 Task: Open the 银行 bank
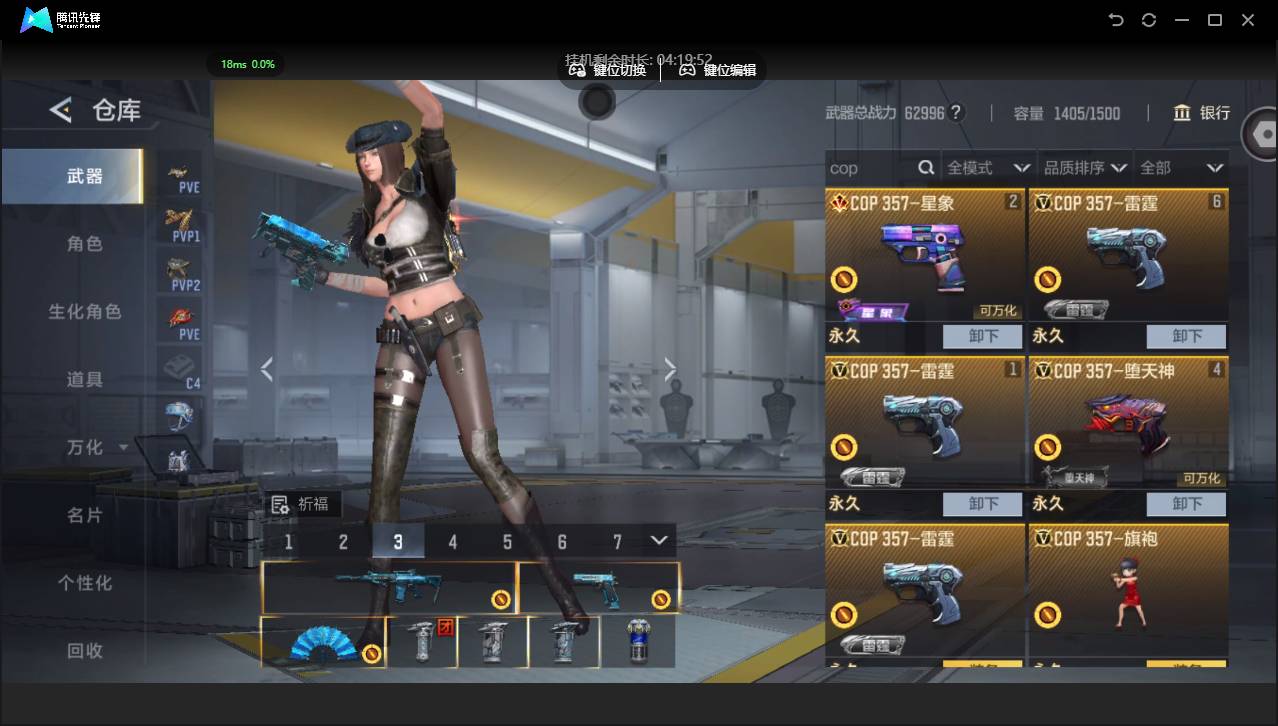(x=1202, y=113)
